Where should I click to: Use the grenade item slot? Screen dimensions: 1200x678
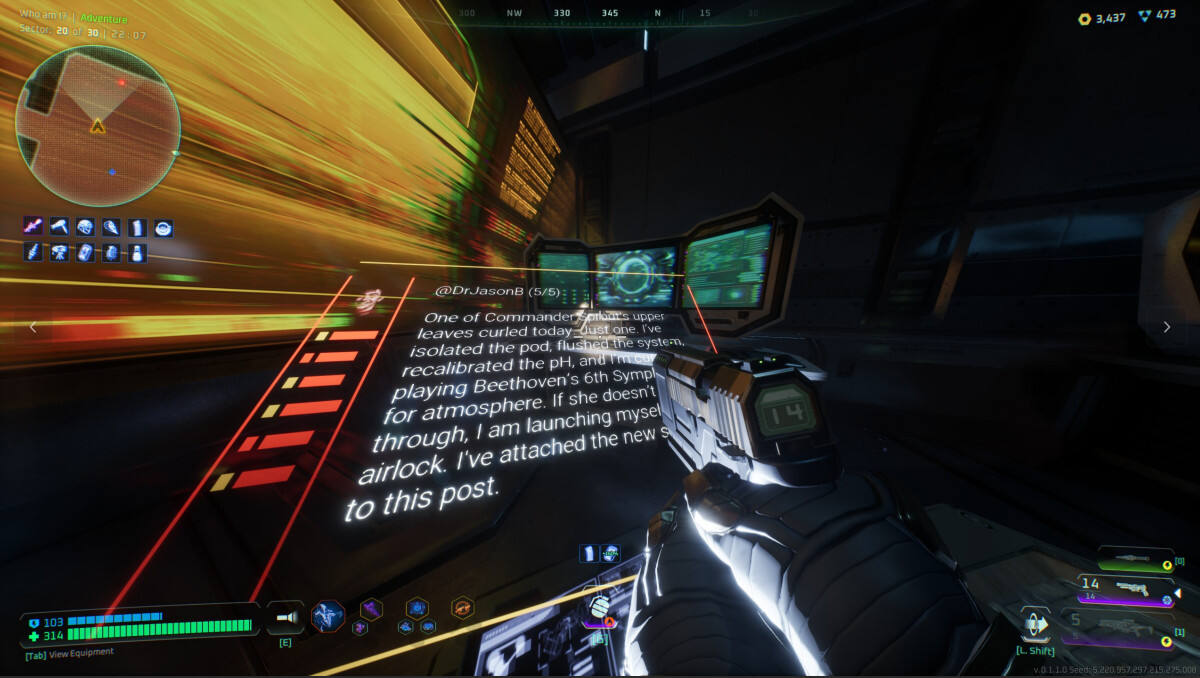tap(599, 608)
